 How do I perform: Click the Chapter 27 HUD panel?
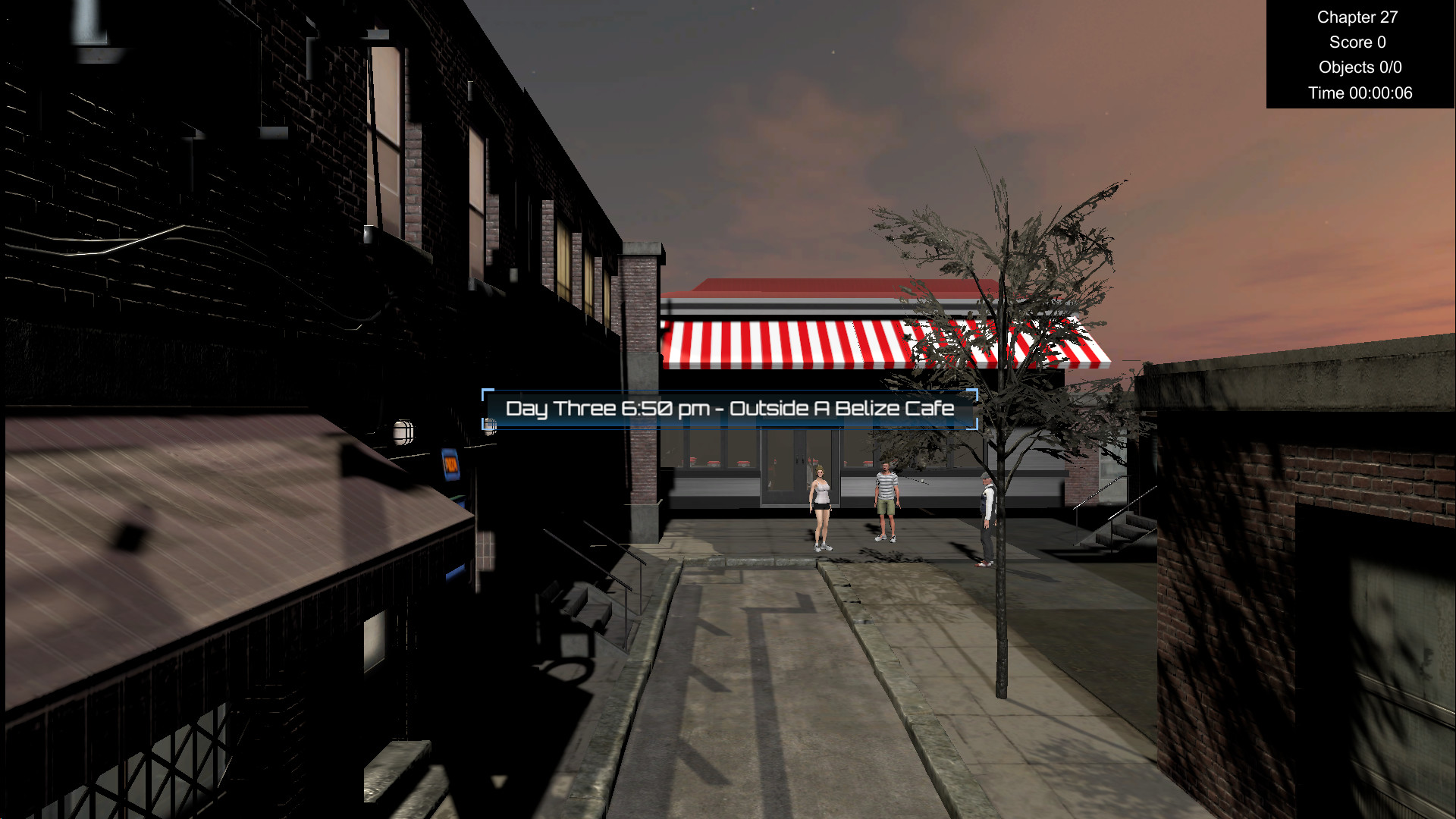tap(1357, 17)
